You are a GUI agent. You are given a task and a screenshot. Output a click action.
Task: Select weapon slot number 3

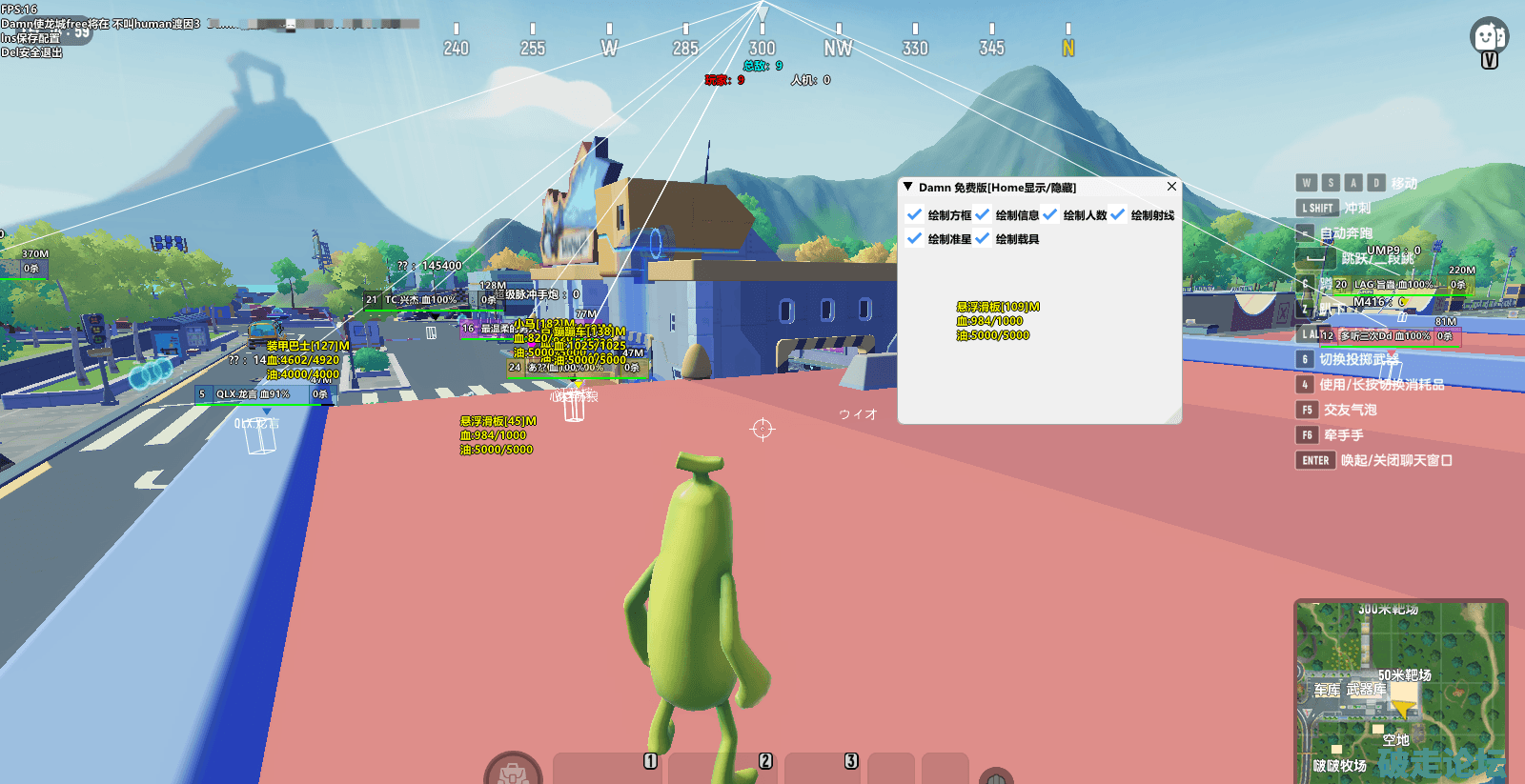coord(822,768)
